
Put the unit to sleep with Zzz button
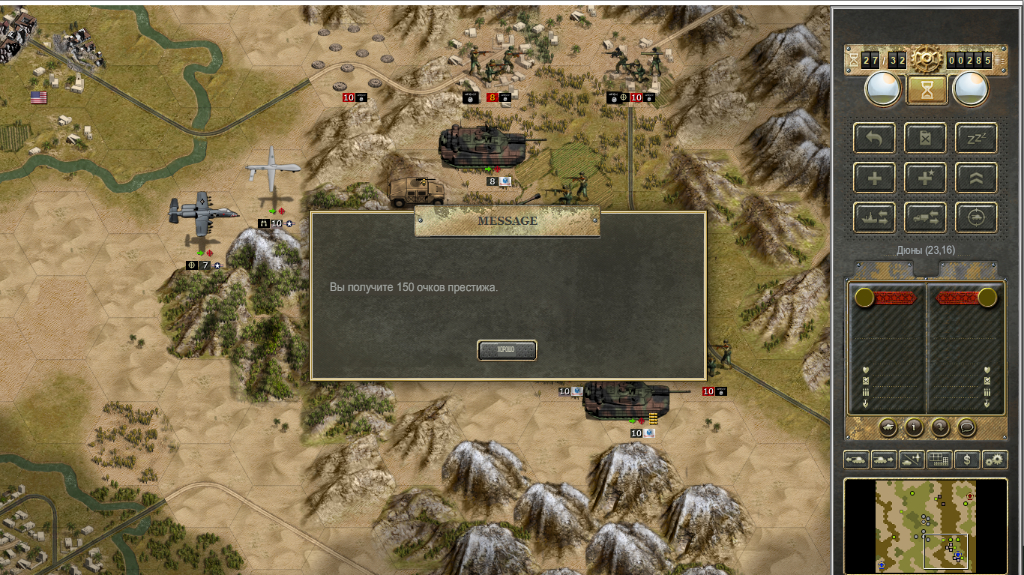[976, 138]
